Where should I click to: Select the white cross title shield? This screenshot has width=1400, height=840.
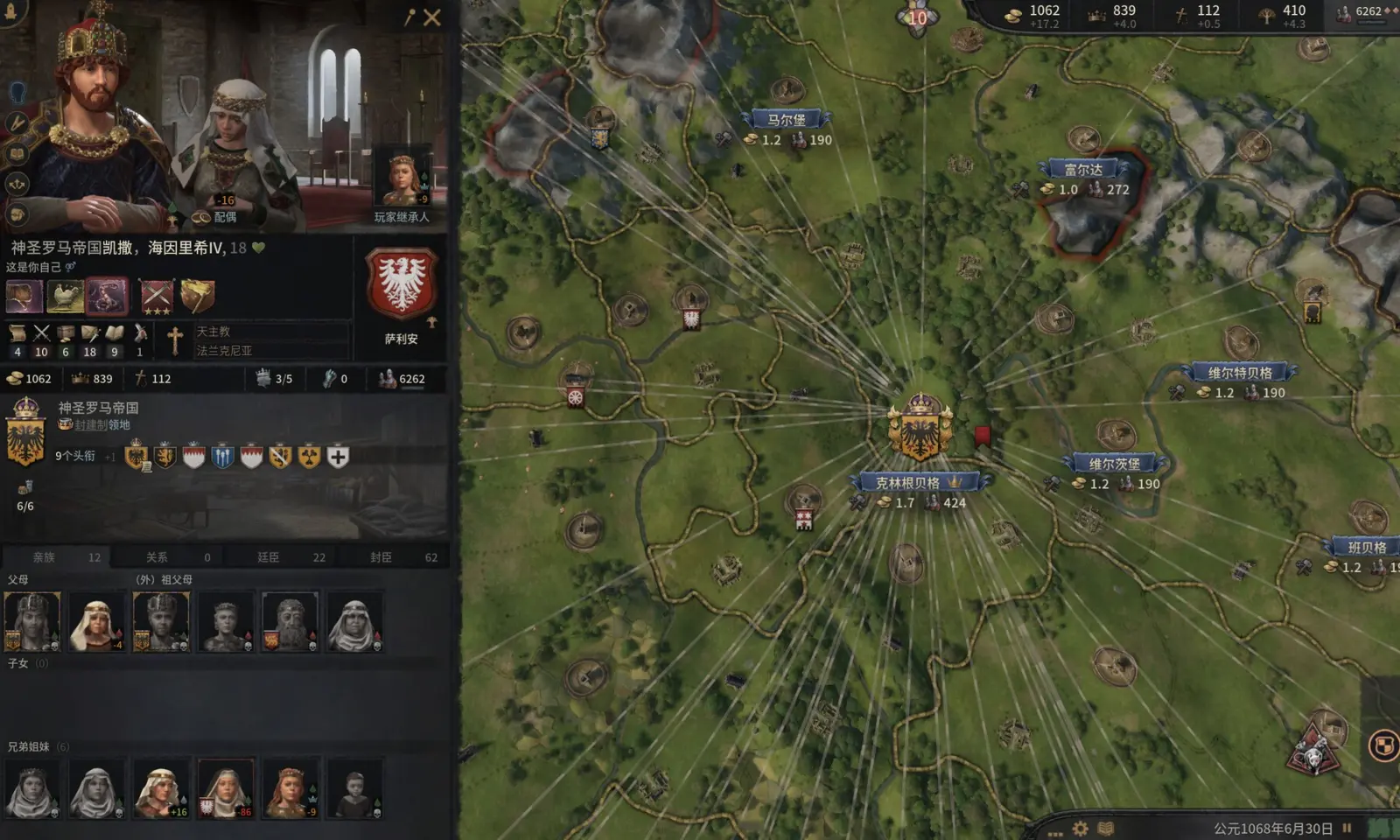tap(338, 456)
